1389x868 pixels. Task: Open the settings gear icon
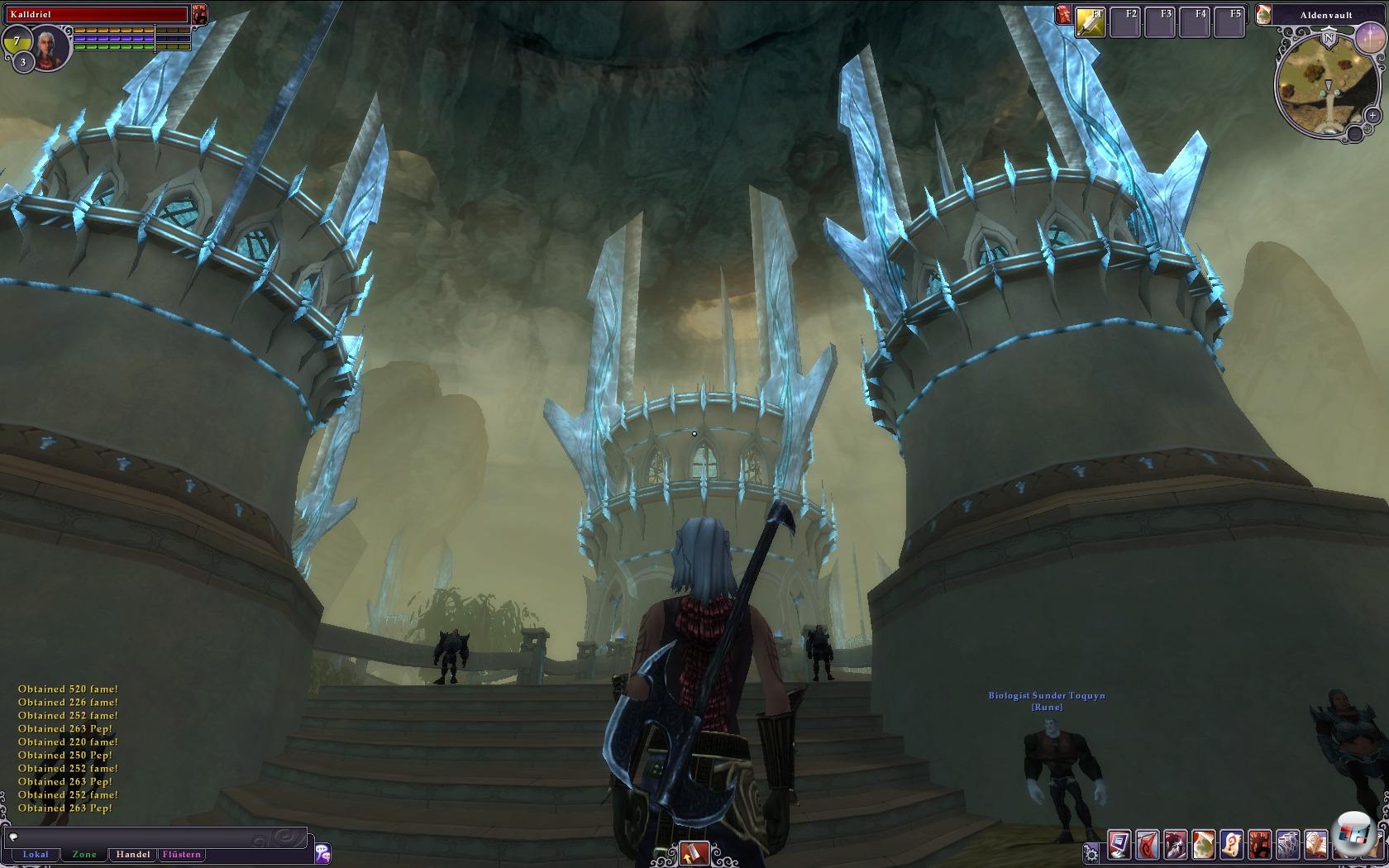click(x=1091, y=852)
